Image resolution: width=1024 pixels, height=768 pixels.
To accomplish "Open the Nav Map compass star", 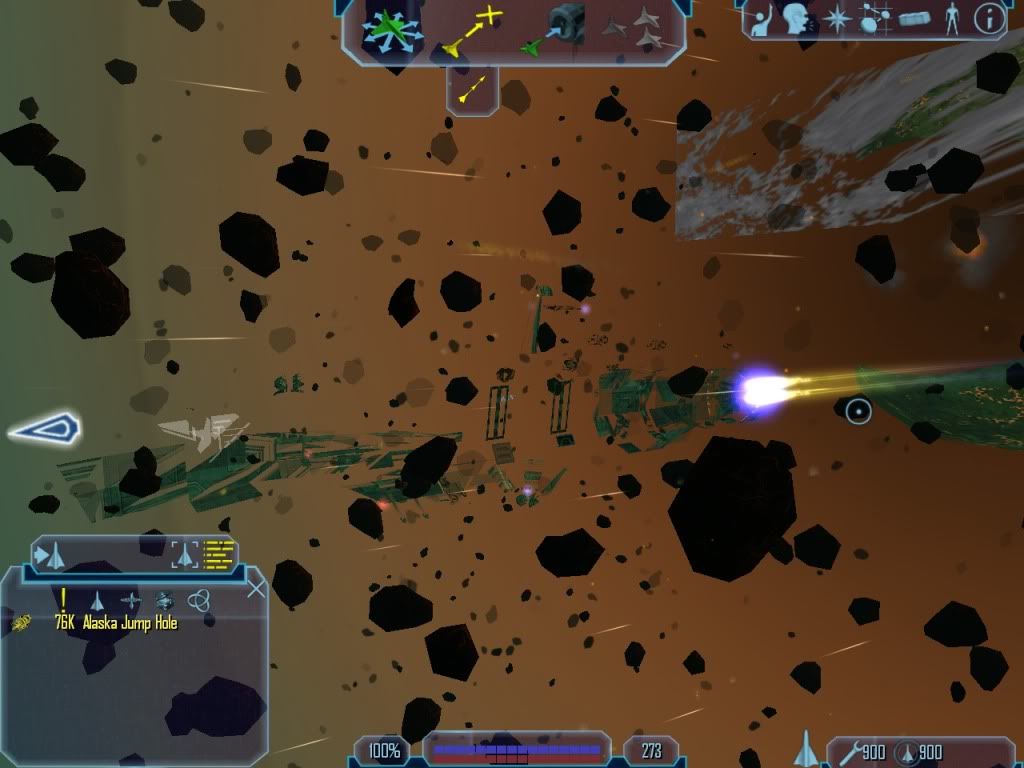I will tap(837, 18).
